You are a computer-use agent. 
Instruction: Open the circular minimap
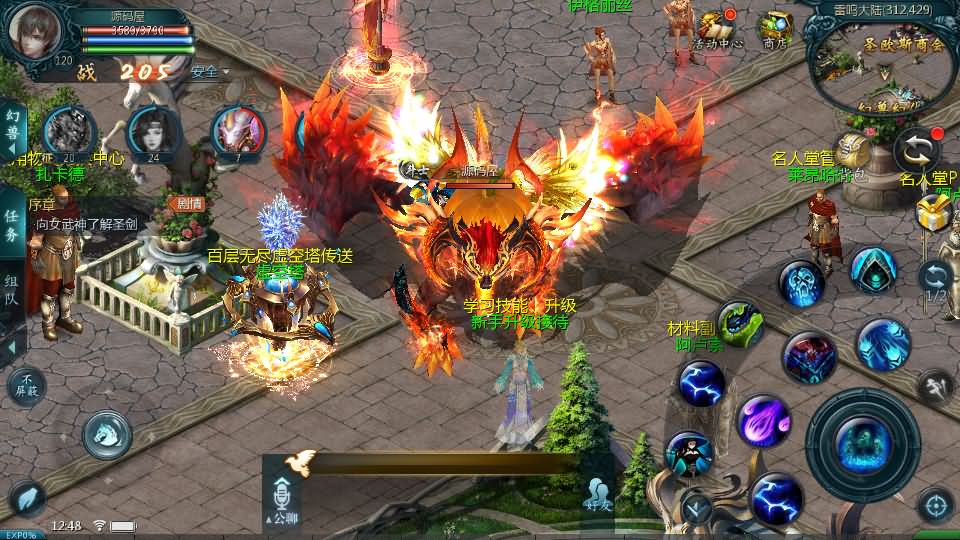click(x=880, y=62)
